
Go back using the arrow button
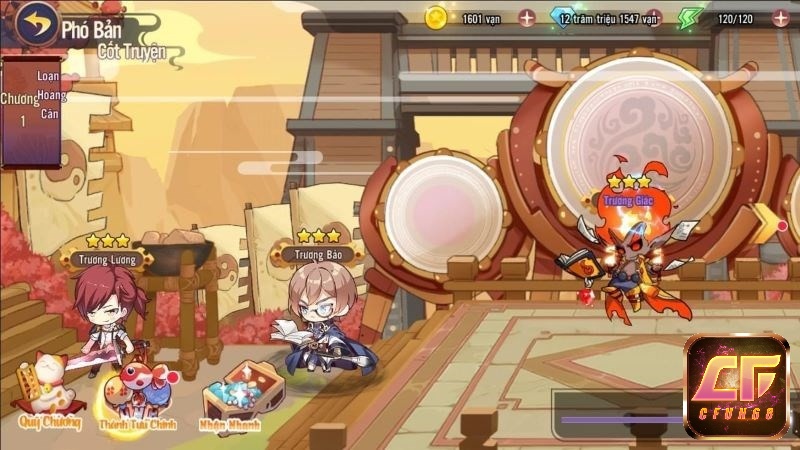[x=36, y=22]
